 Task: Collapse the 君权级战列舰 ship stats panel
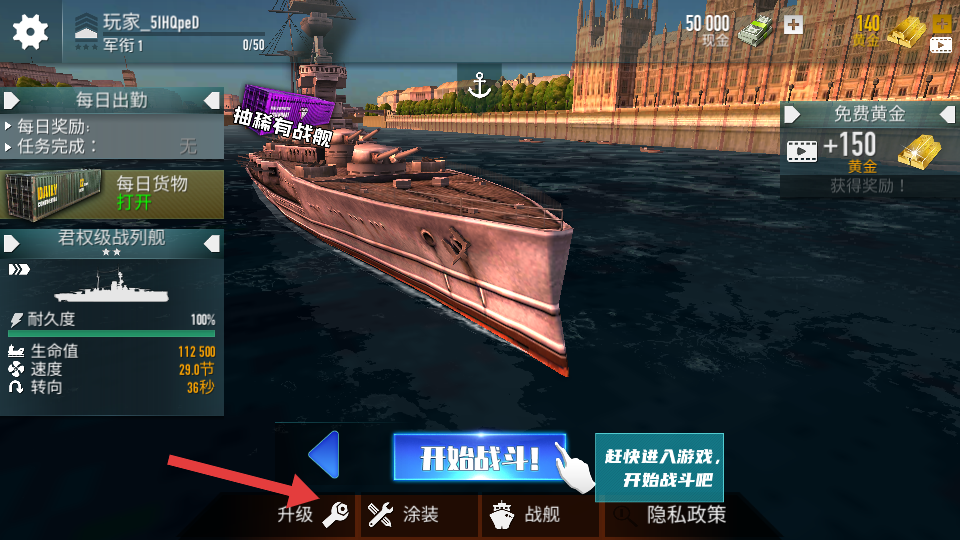(212, 243)
